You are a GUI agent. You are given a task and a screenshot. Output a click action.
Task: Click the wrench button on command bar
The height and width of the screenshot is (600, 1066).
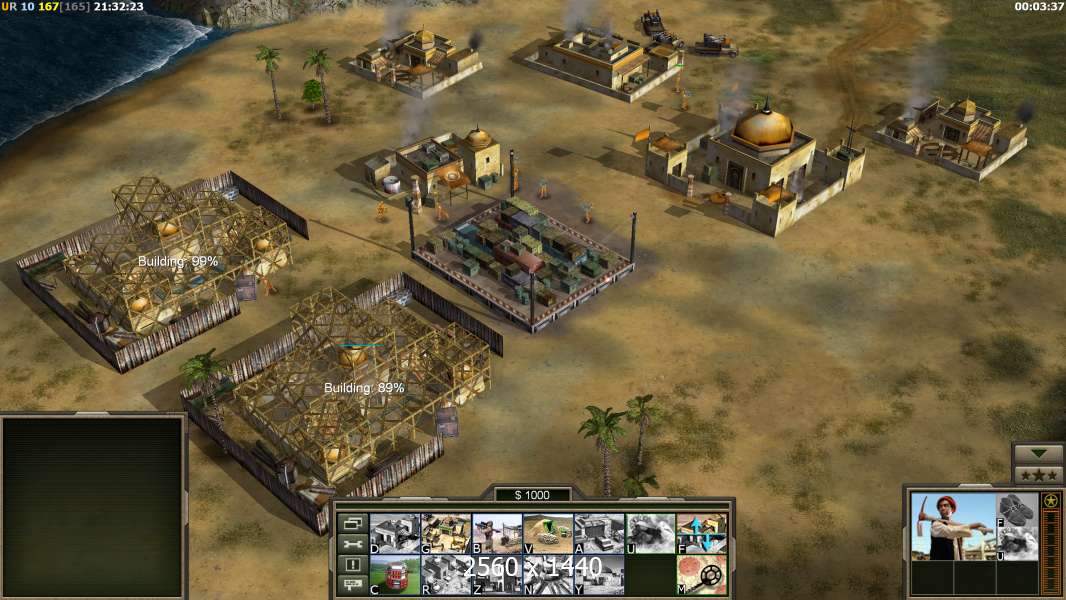(351, 544)
